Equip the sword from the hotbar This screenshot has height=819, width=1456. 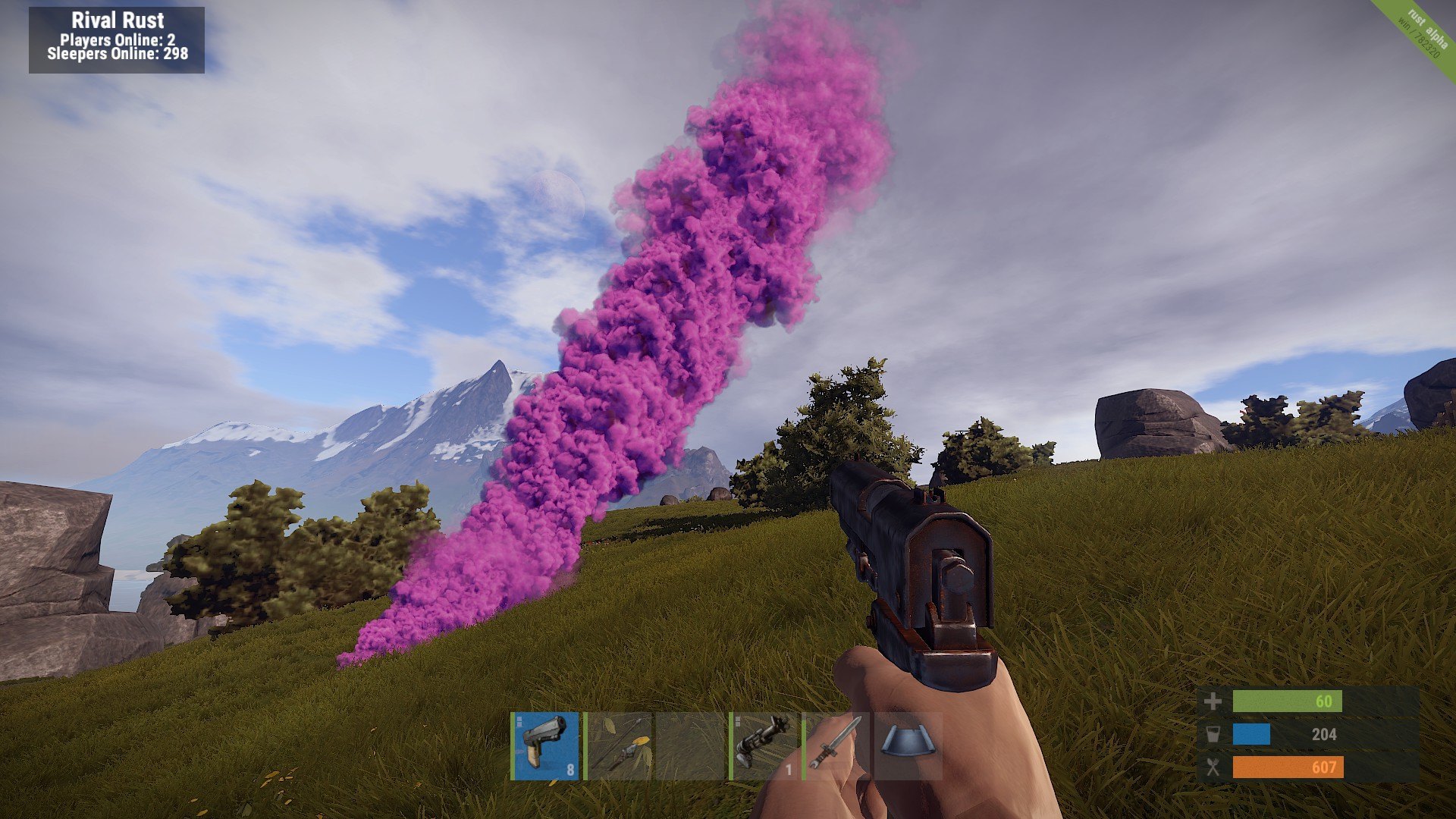click(x=836, y=745)
